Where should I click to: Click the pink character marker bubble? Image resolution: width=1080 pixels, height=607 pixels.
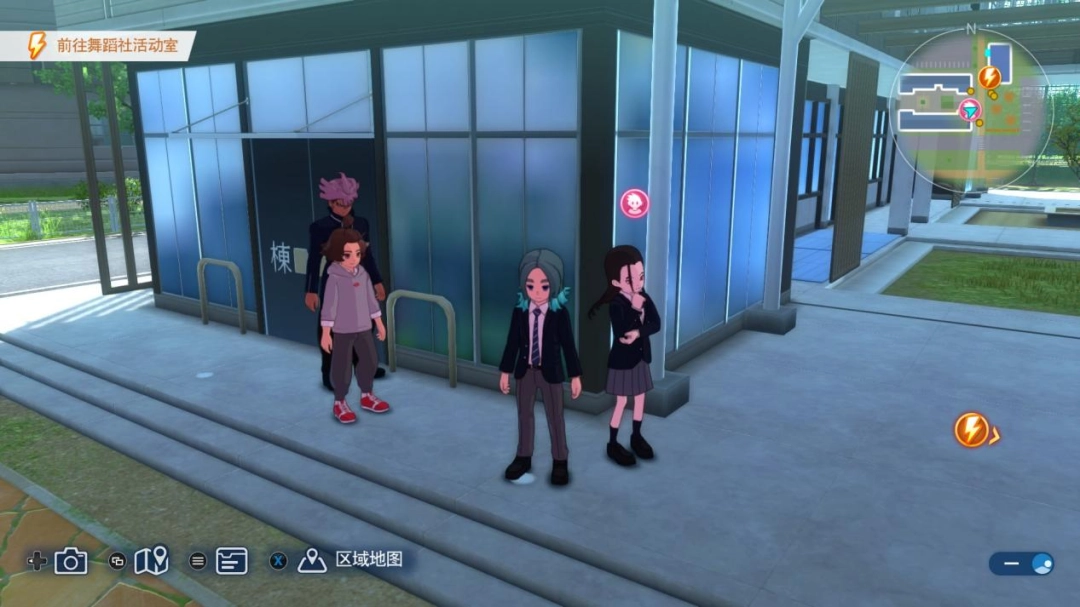tap(634, 204)
